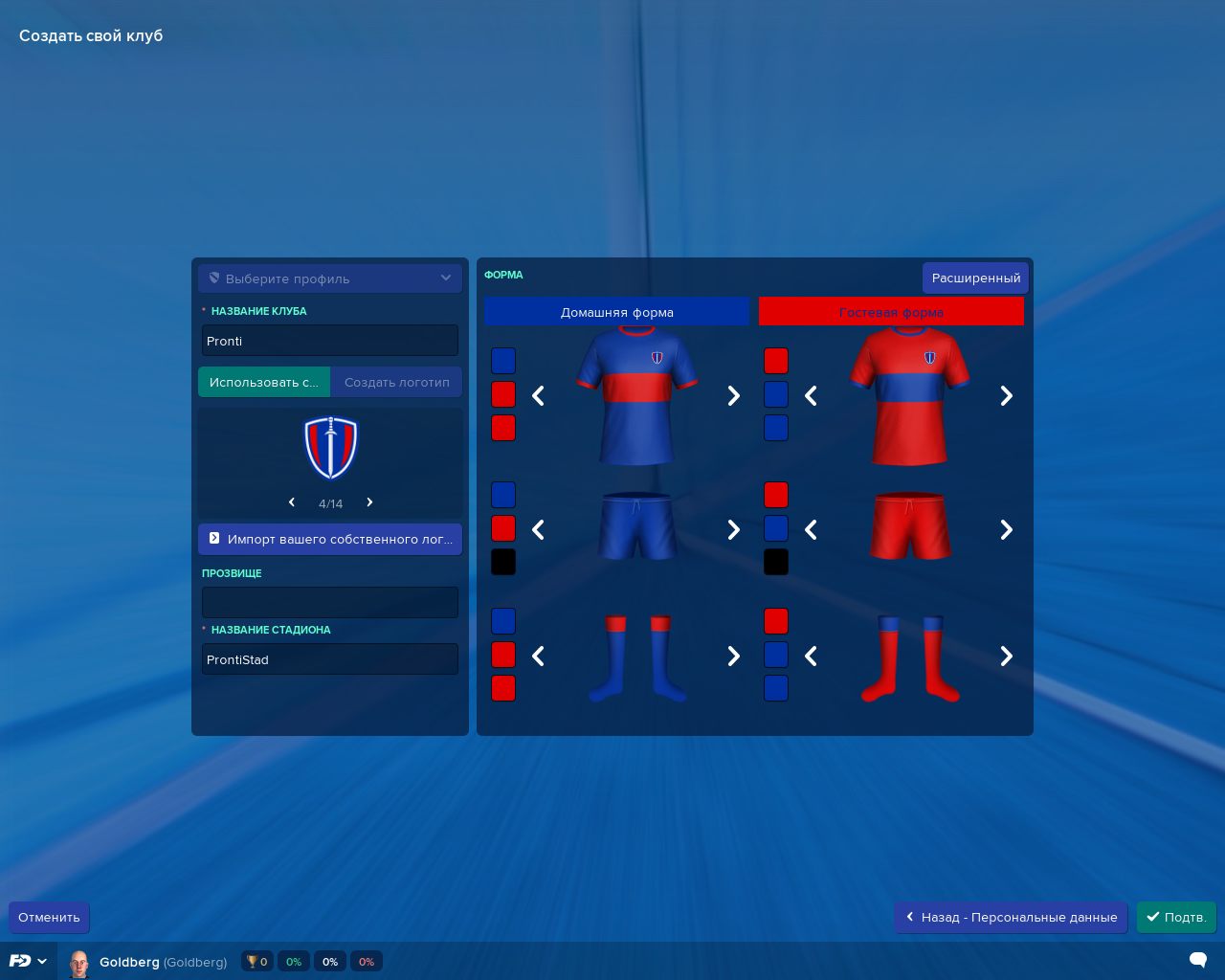Show the next club logo
The height and width of the screenshot is (980, 1225).
point(369,502)
